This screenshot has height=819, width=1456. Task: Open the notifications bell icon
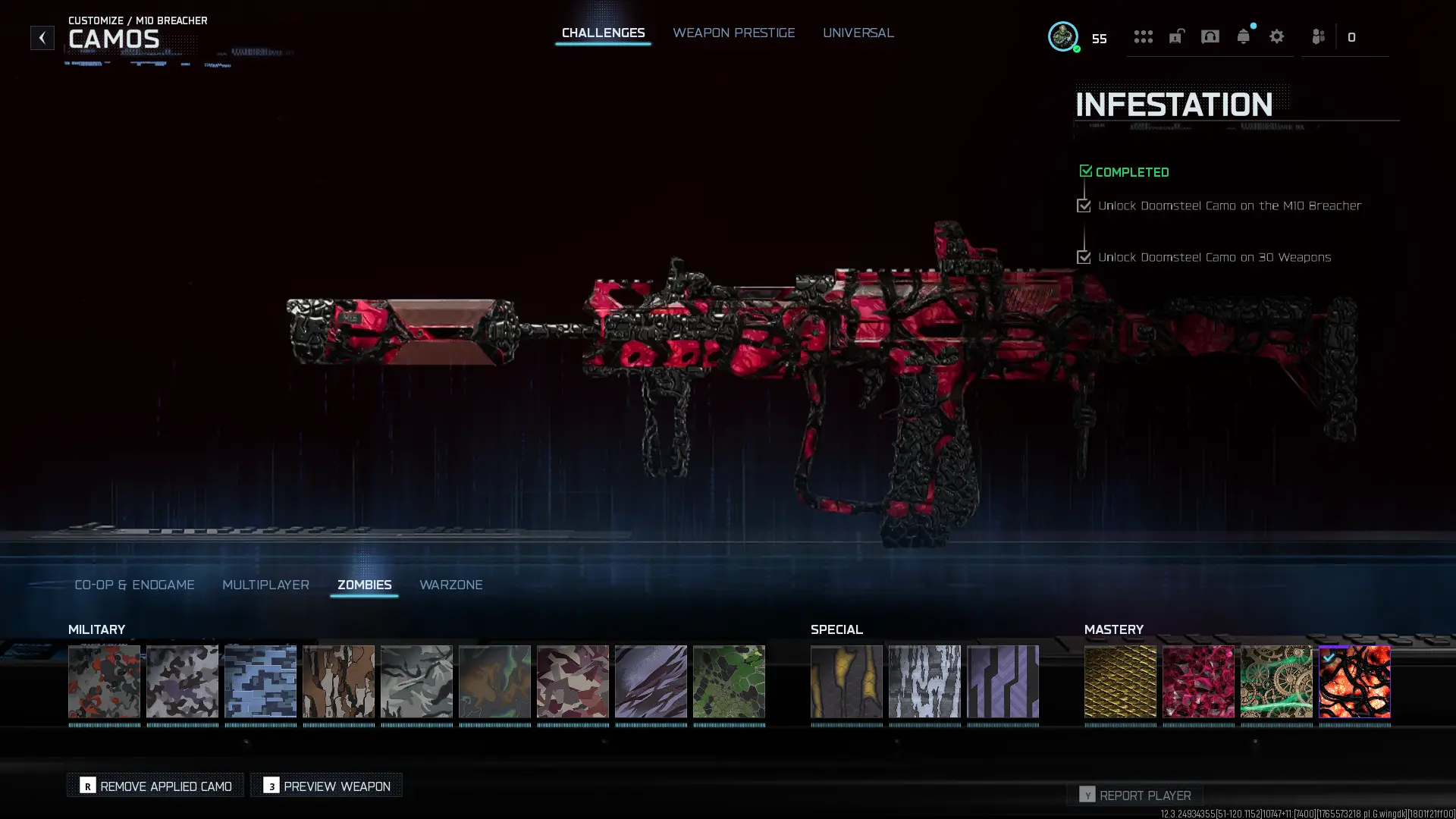[1243, 36]
